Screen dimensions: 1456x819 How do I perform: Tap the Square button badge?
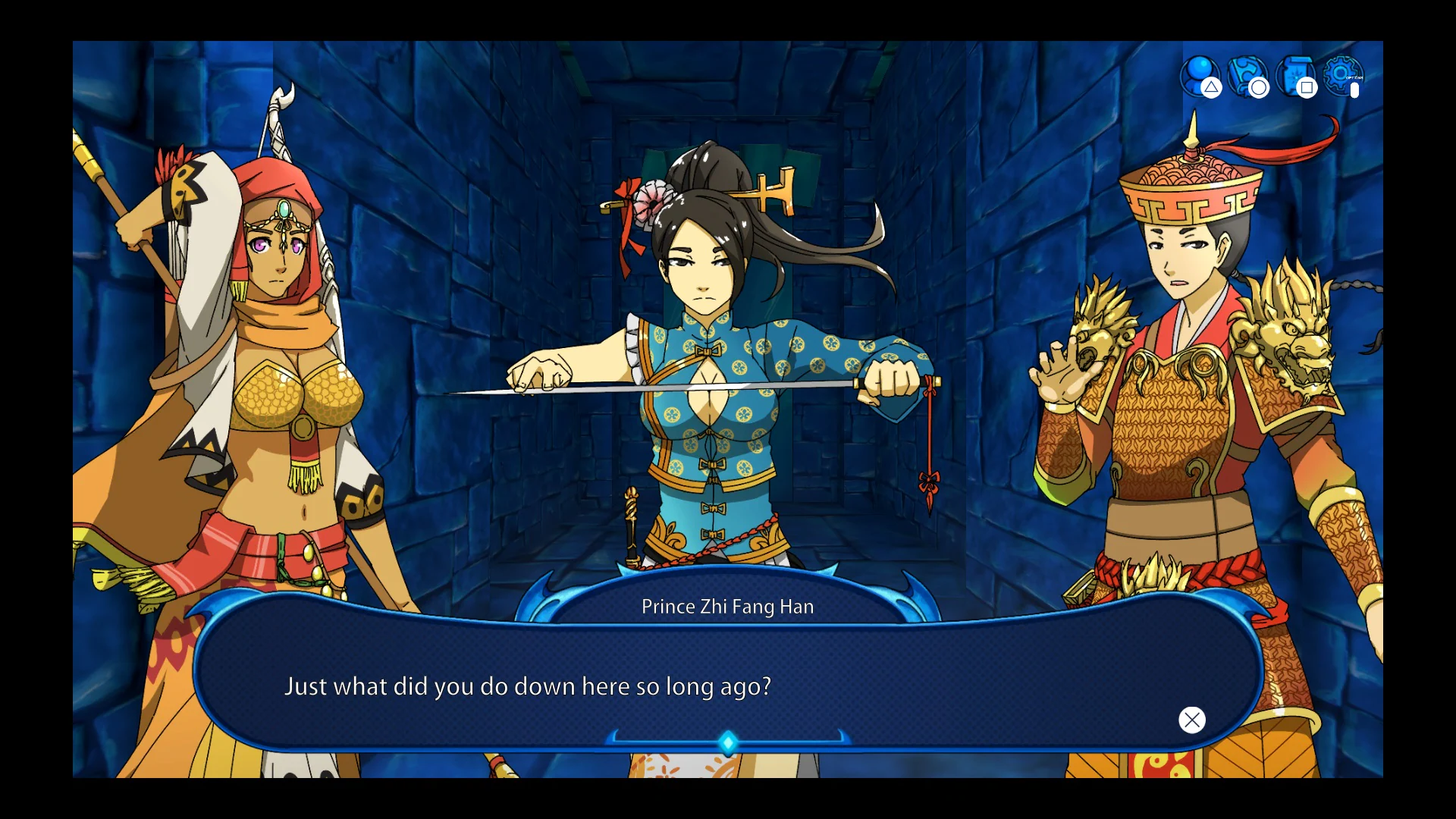tap(1307, 88)
